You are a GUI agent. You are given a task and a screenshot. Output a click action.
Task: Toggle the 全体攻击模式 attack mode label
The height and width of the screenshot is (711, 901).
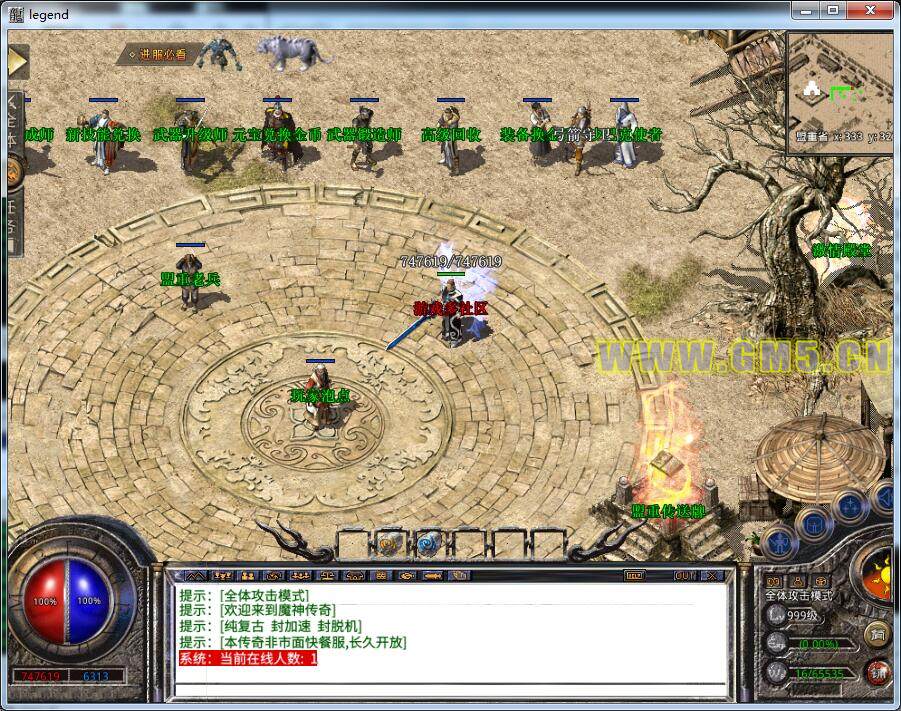click(799, 595)
